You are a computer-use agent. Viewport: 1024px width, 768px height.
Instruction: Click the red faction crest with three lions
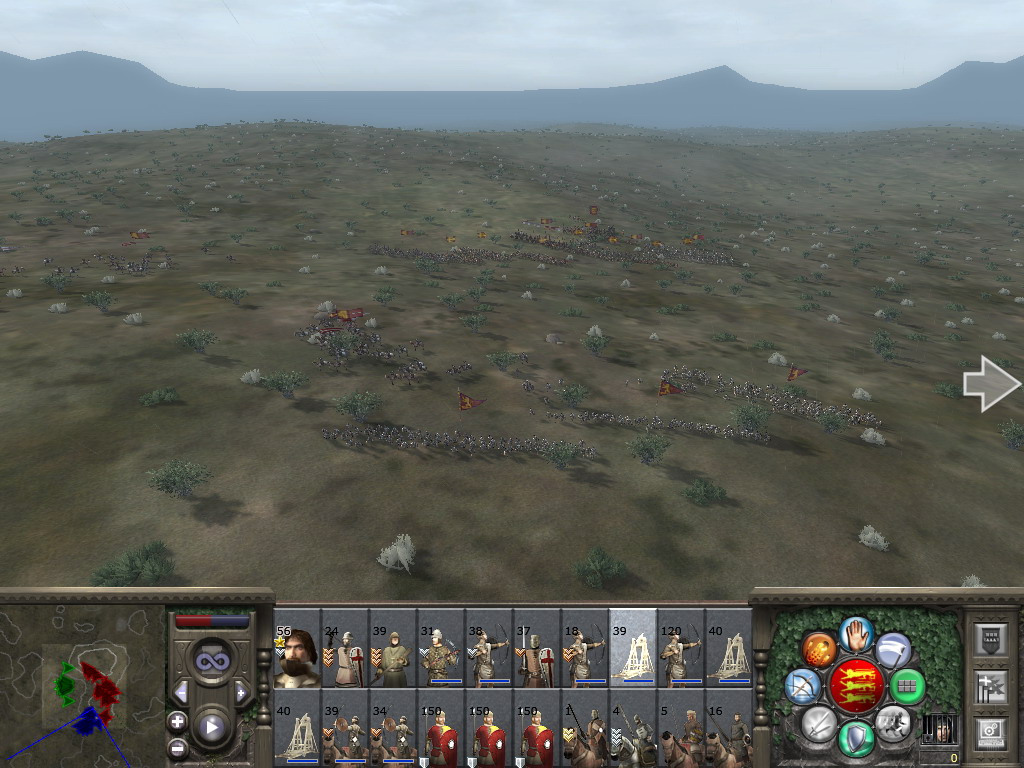pos(856,686)
